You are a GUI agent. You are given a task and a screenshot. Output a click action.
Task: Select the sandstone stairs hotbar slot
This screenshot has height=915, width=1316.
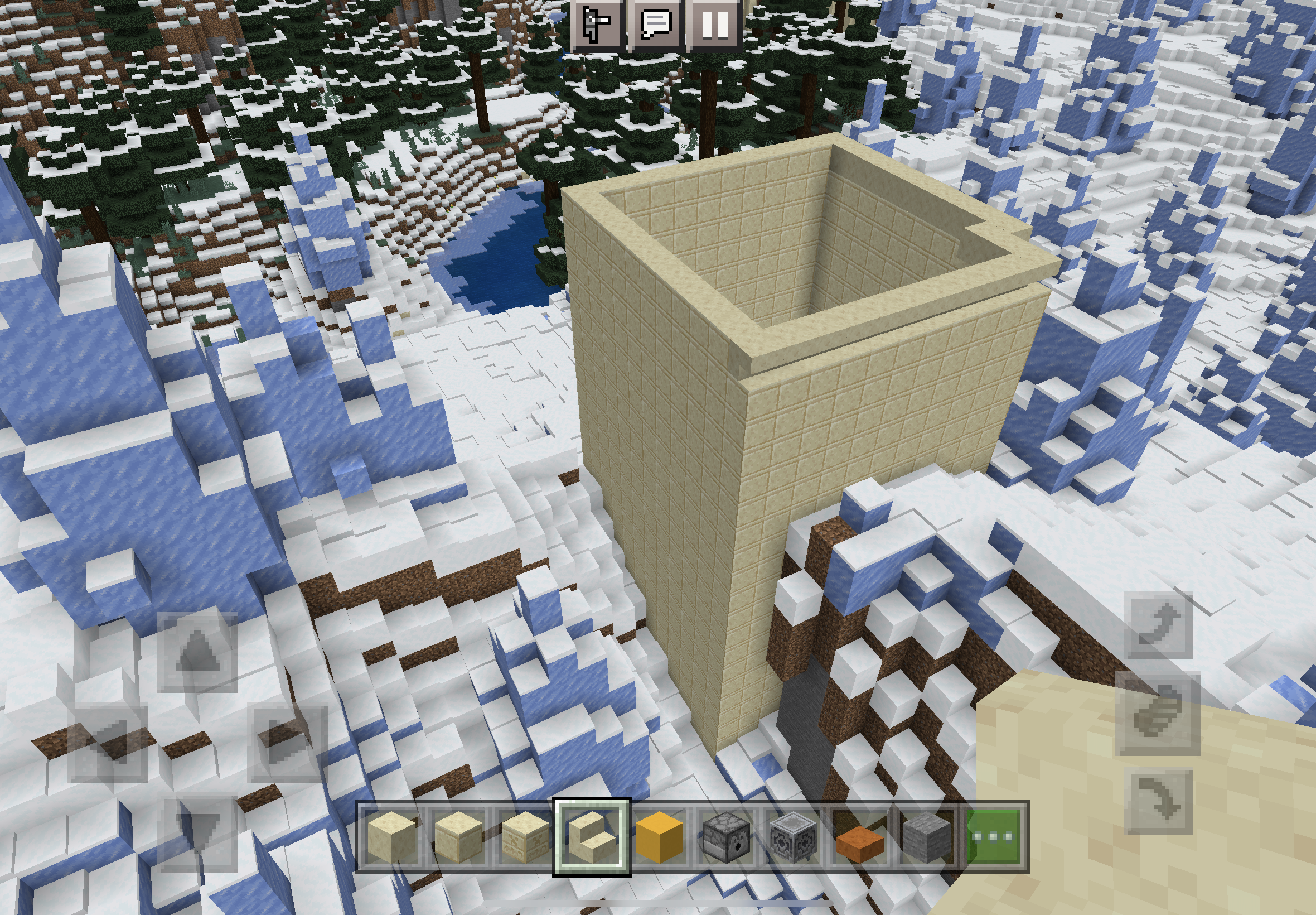[592, 836]
